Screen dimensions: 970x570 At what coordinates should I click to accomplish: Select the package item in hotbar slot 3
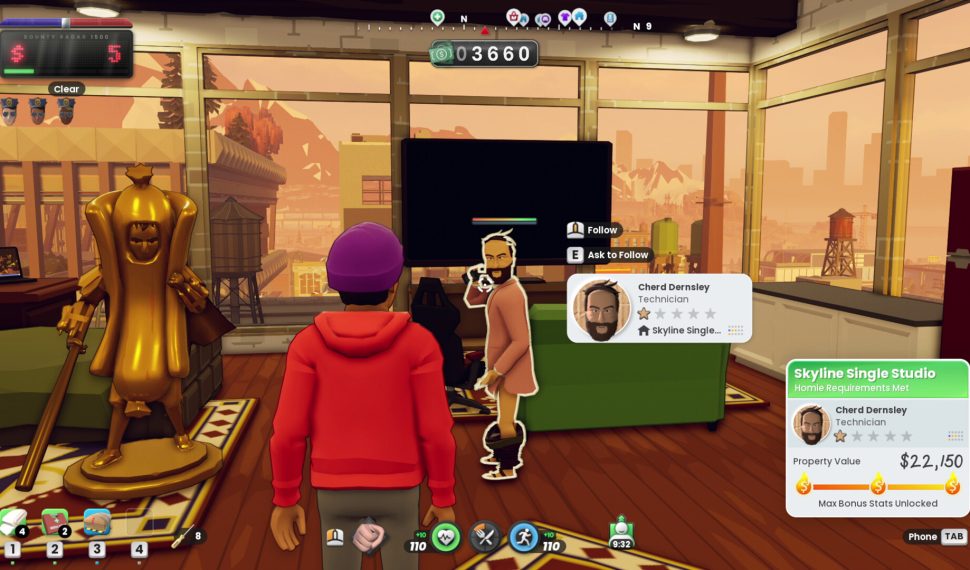click(97, 521)
